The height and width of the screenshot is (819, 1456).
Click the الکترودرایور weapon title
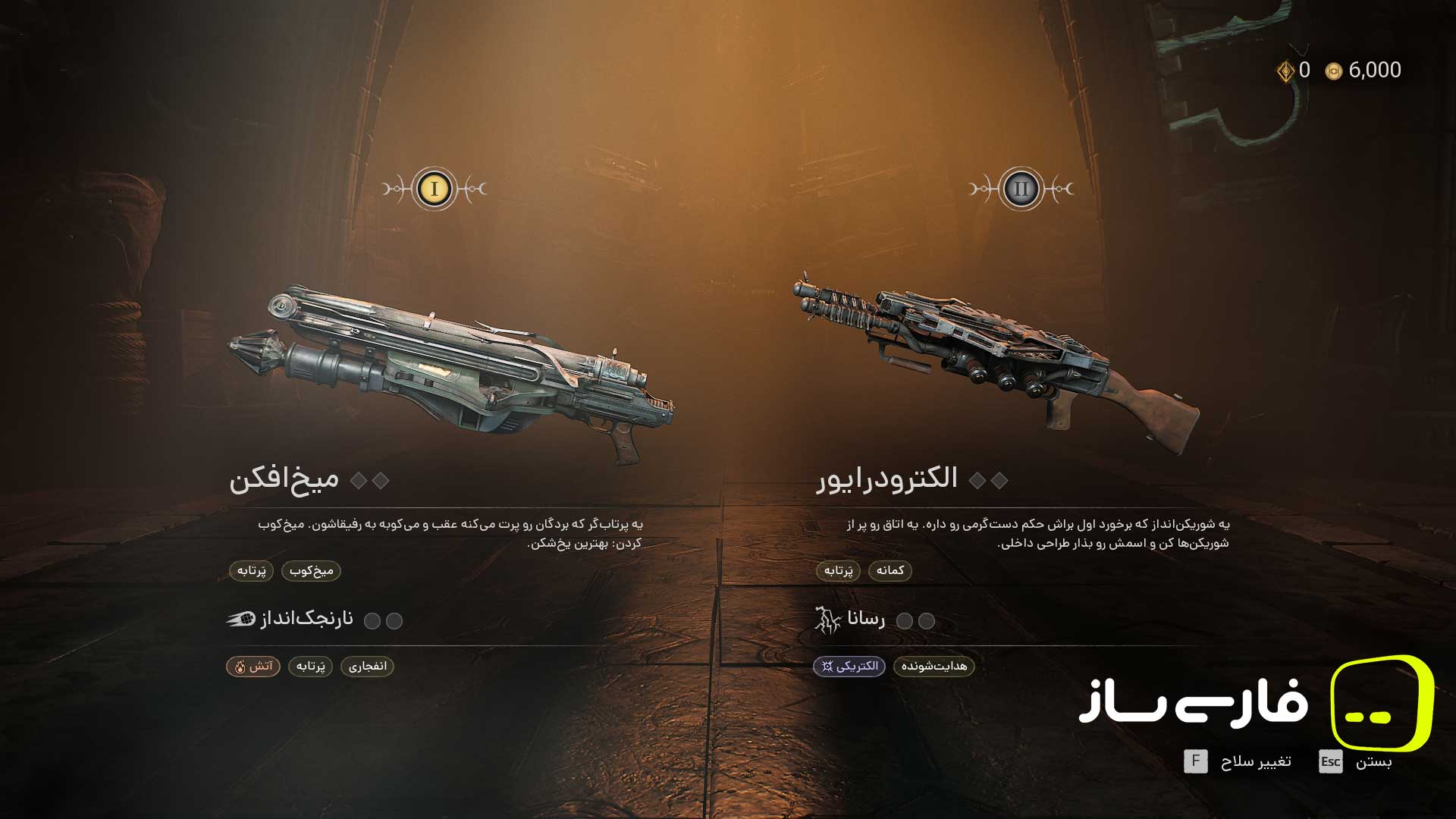[886, 479]
